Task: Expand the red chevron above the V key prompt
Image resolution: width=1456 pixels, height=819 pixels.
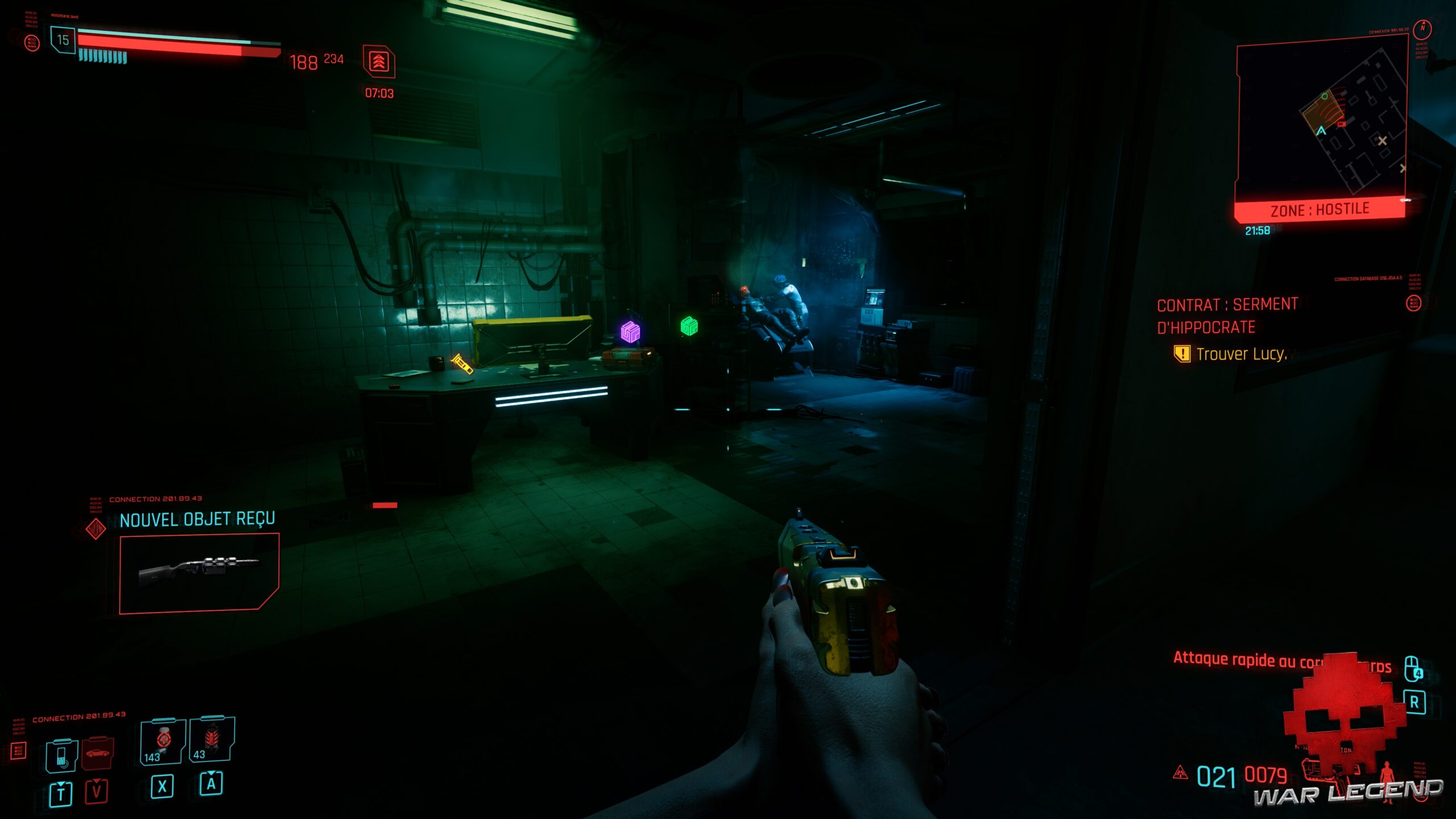Action: tap(97, 782)
